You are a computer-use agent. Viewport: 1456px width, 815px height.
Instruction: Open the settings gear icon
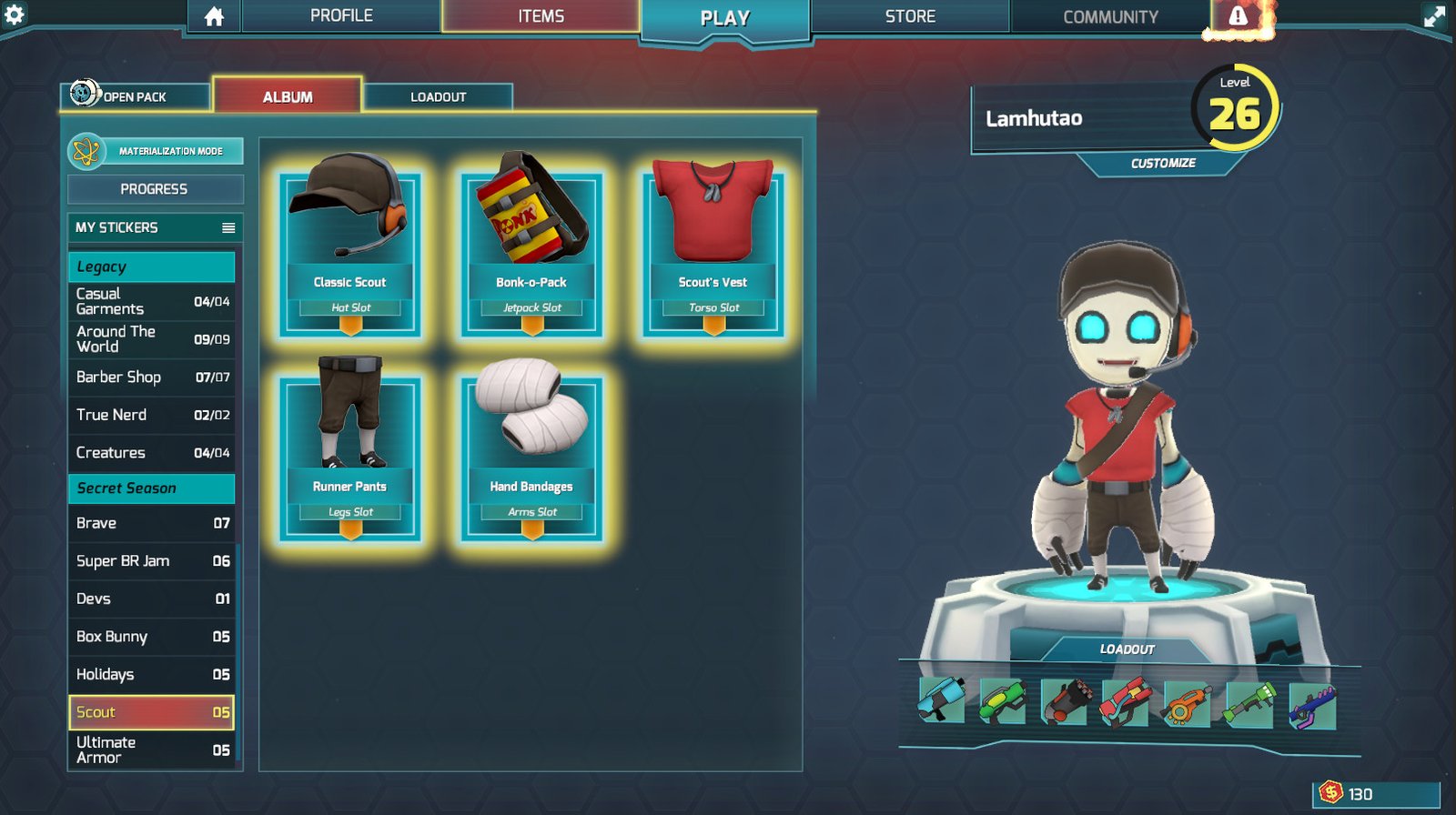tap(15, 15)
